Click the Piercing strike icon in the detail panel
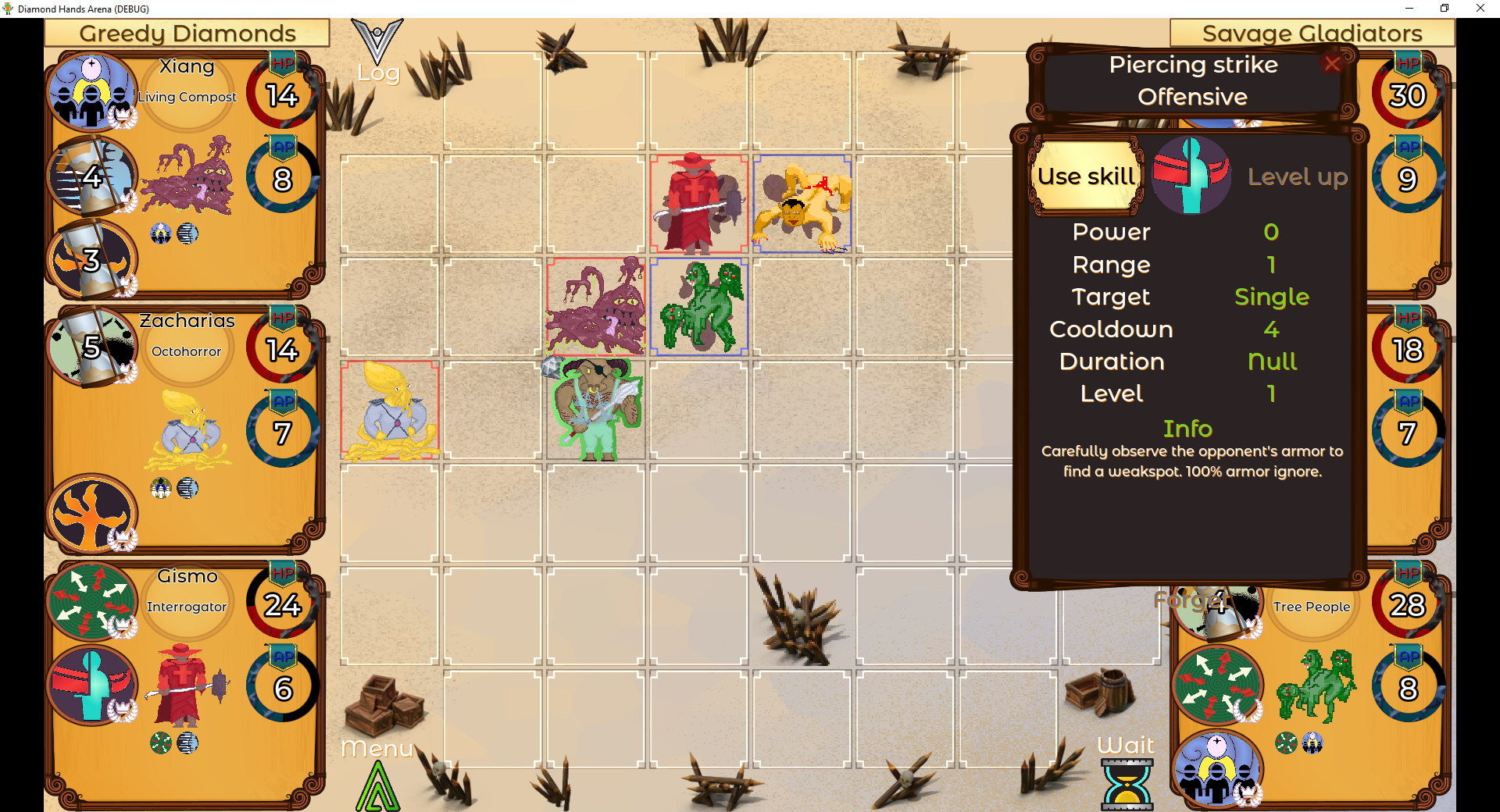 click(1191, 176)
